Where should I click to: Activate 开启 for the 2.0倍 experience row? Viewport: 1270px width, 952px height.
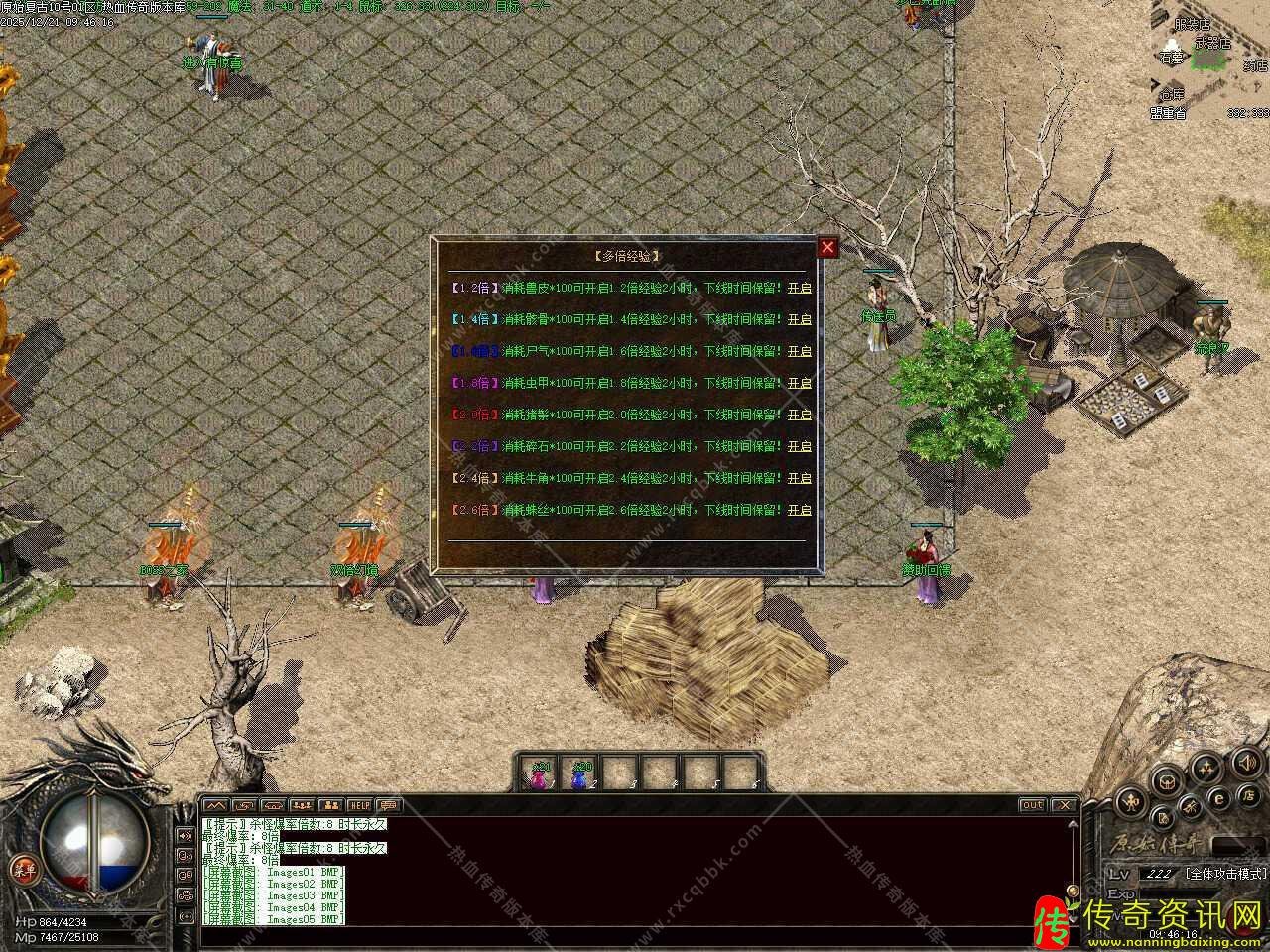click(x=799, y=415)
